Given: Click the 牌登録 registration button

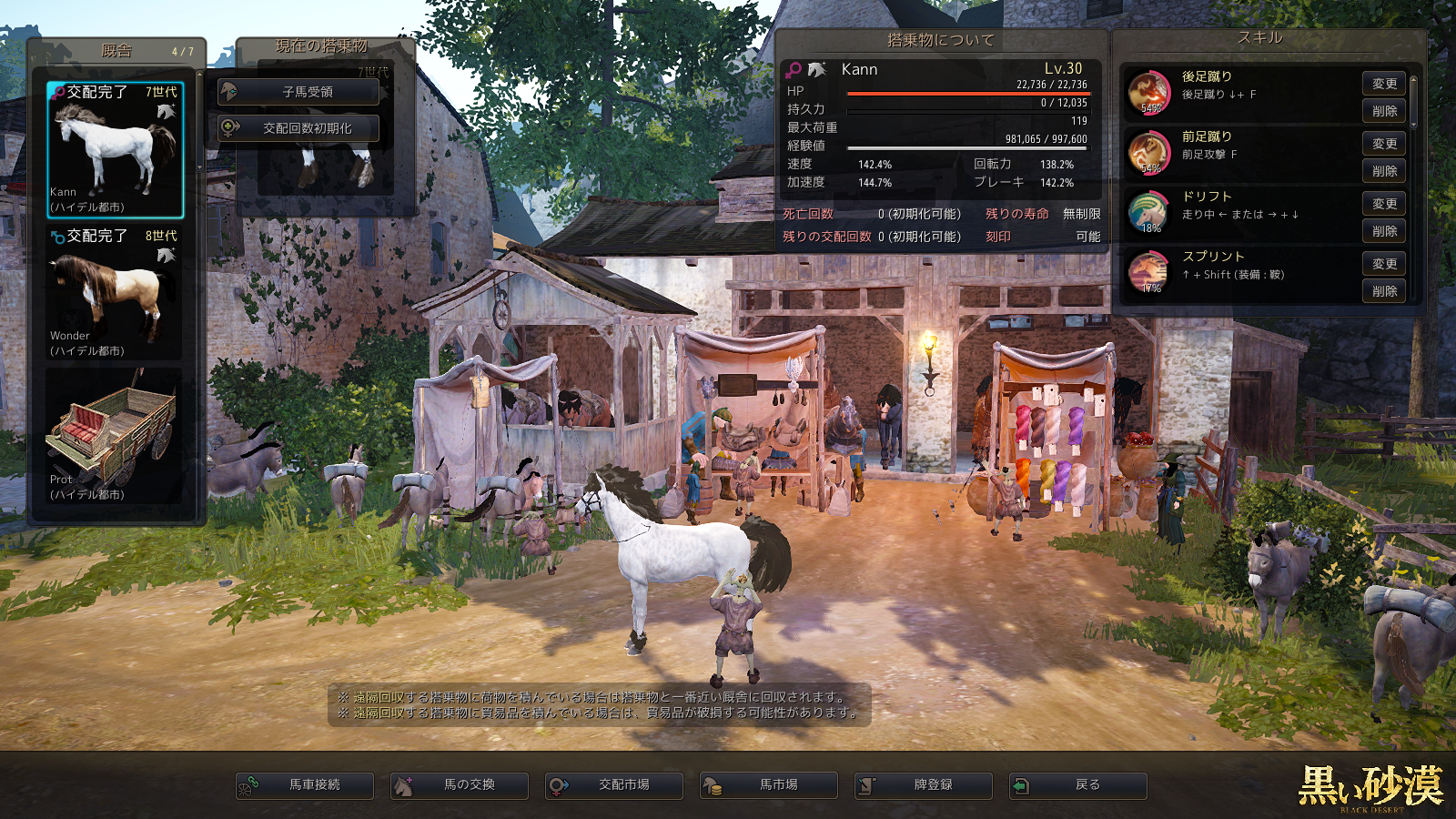Looking at the screenshot, I should coord(924,785).
